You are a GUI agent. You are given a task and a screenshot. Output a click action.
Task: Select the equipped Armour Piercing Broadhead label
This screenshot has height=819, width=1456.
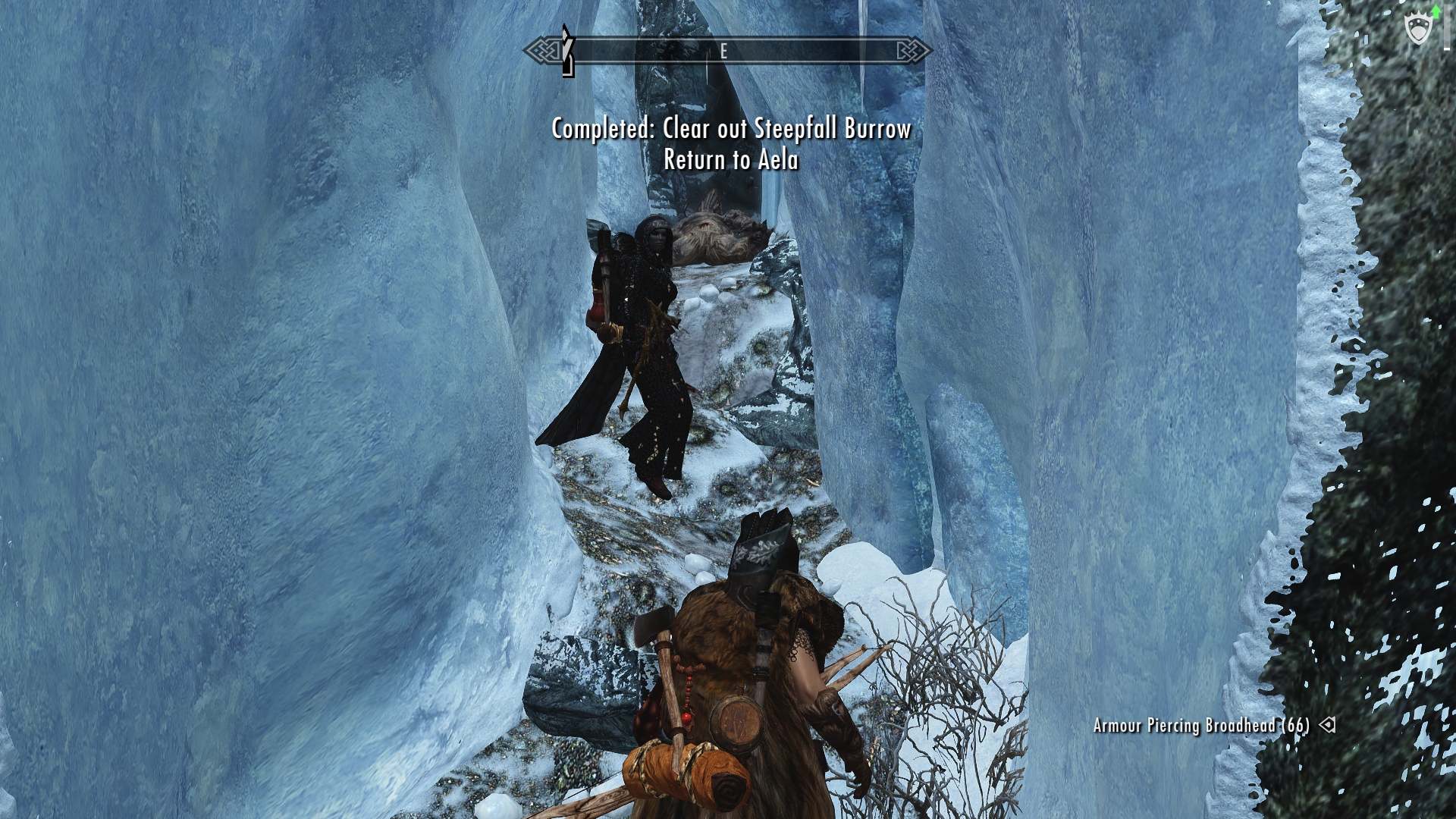1201,726
